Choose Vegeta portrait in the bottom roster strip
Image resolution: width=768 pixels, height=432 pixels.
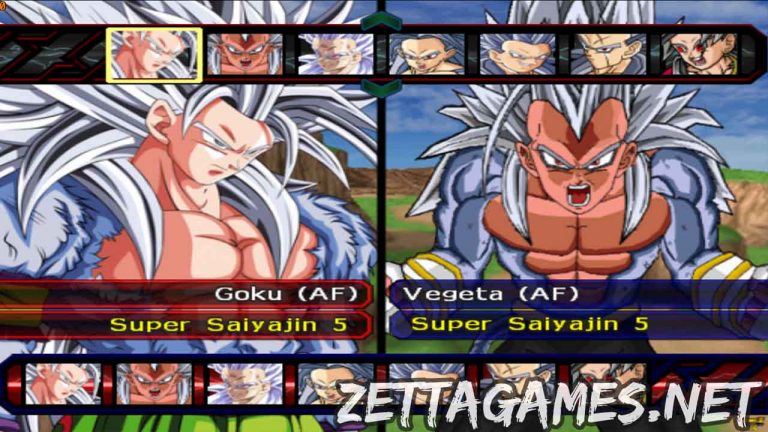tap(153, 383)
